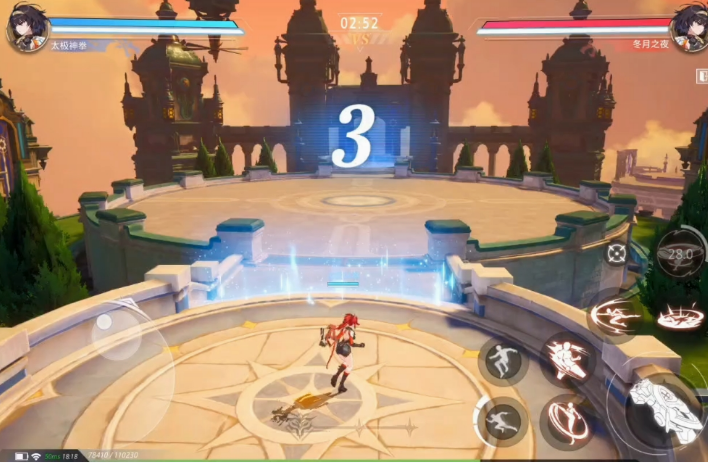Tap the jump figure button

point(501,360)
